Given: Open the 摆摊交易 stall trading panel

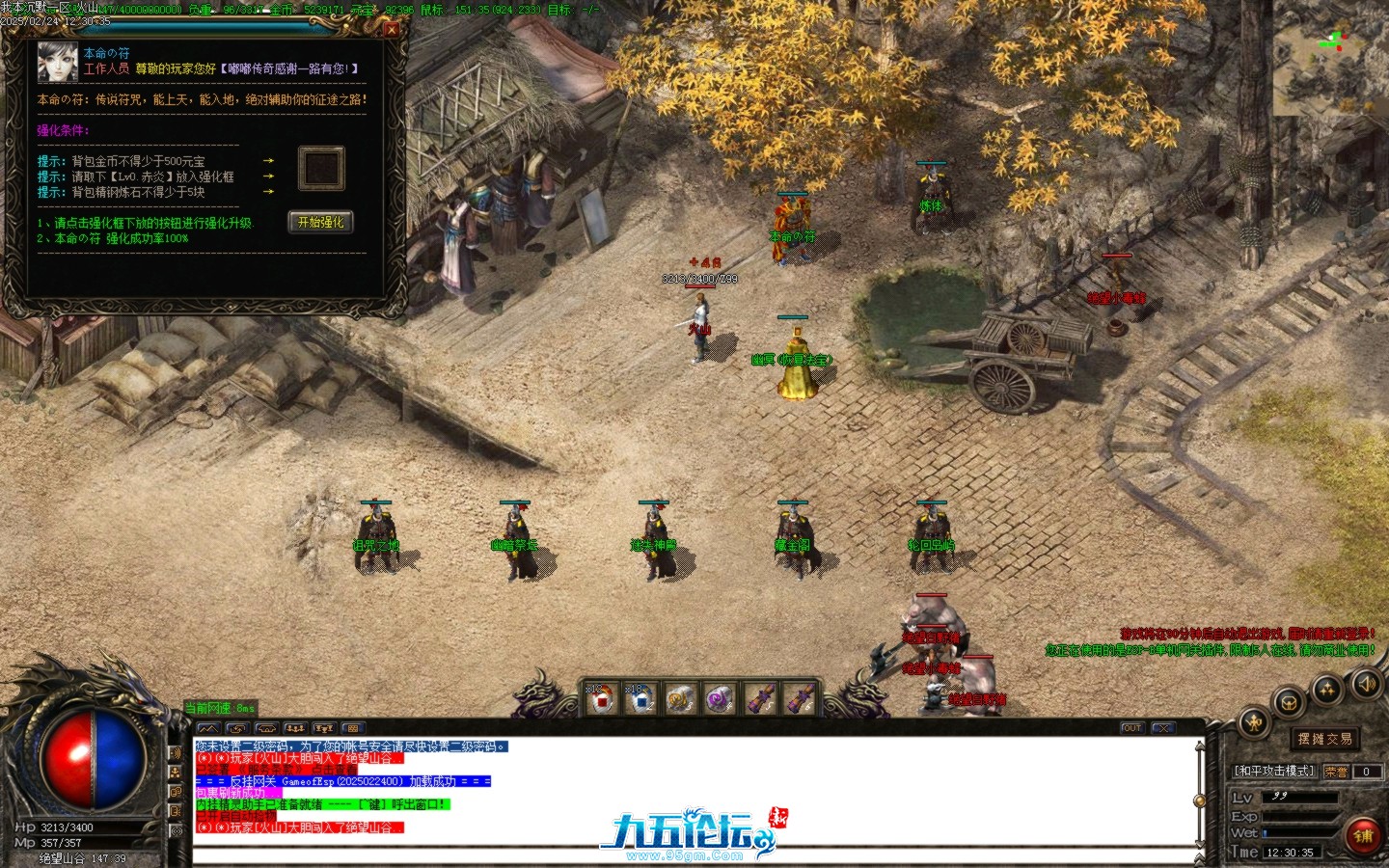Looking at the screenshot, I should (x=1324, y=739).
